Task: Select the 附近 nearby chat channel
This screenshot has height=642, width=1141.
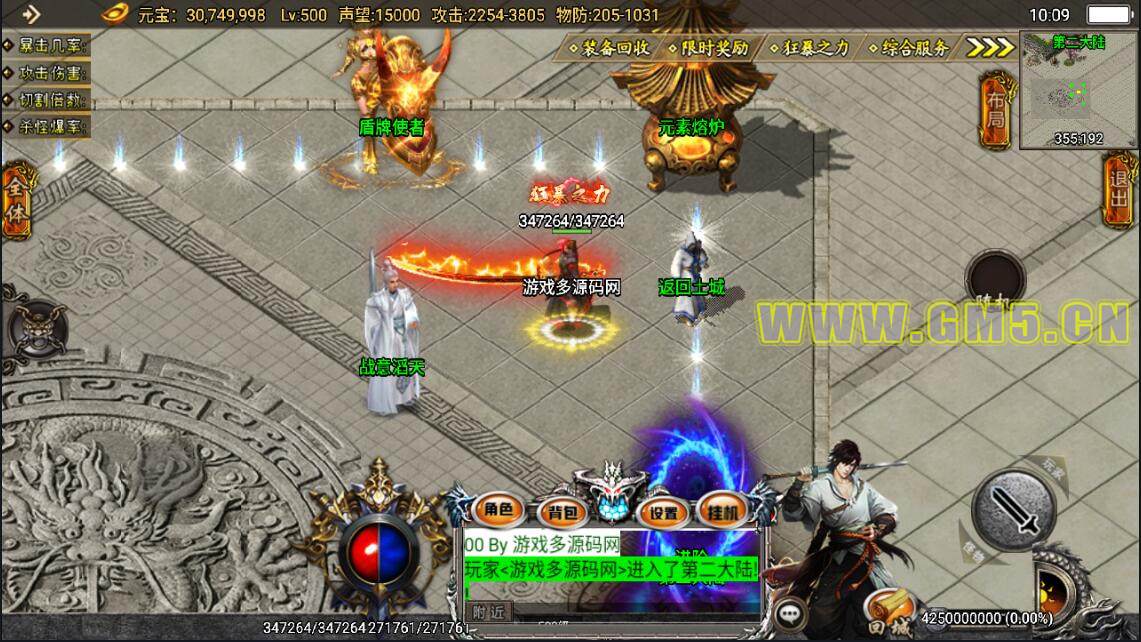Action: point(489,612)
